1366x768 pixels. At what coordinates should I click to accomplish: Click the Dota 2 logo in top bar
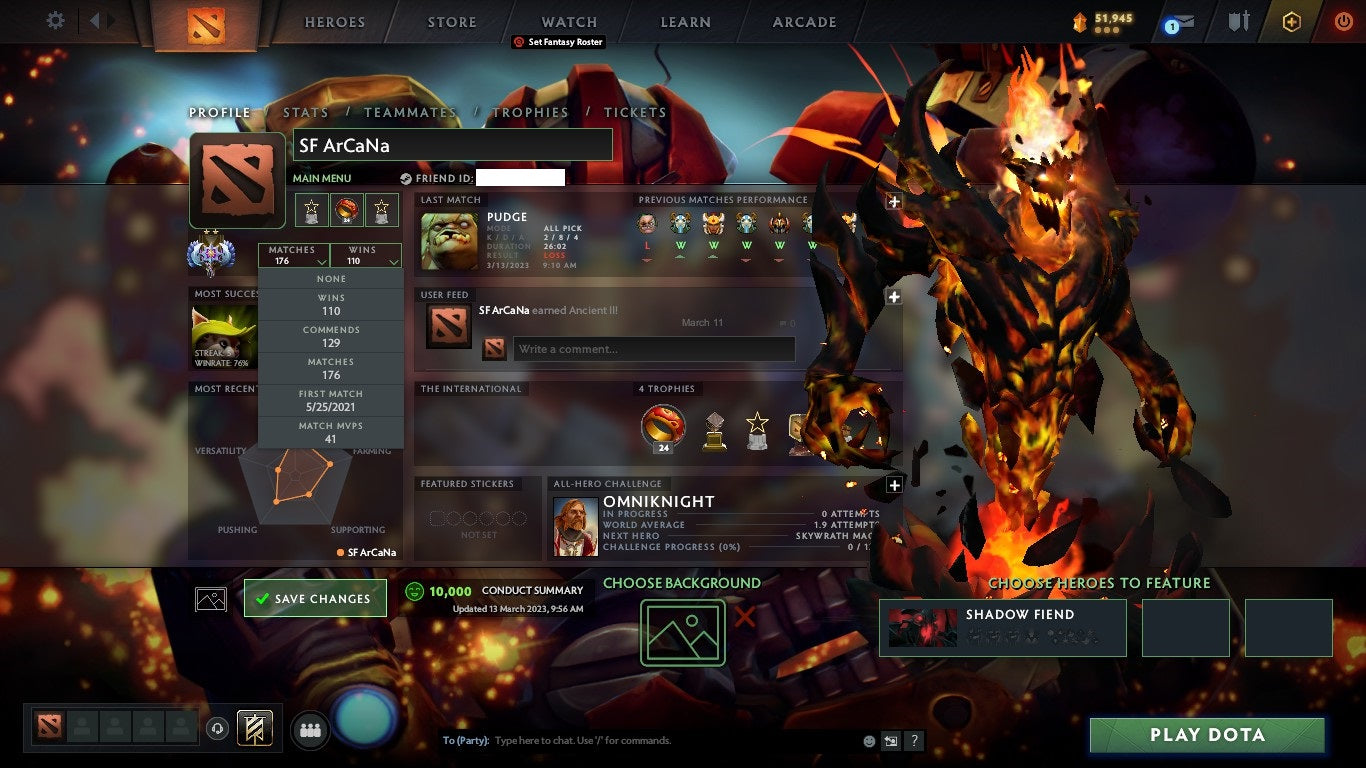tap(207, 24)
